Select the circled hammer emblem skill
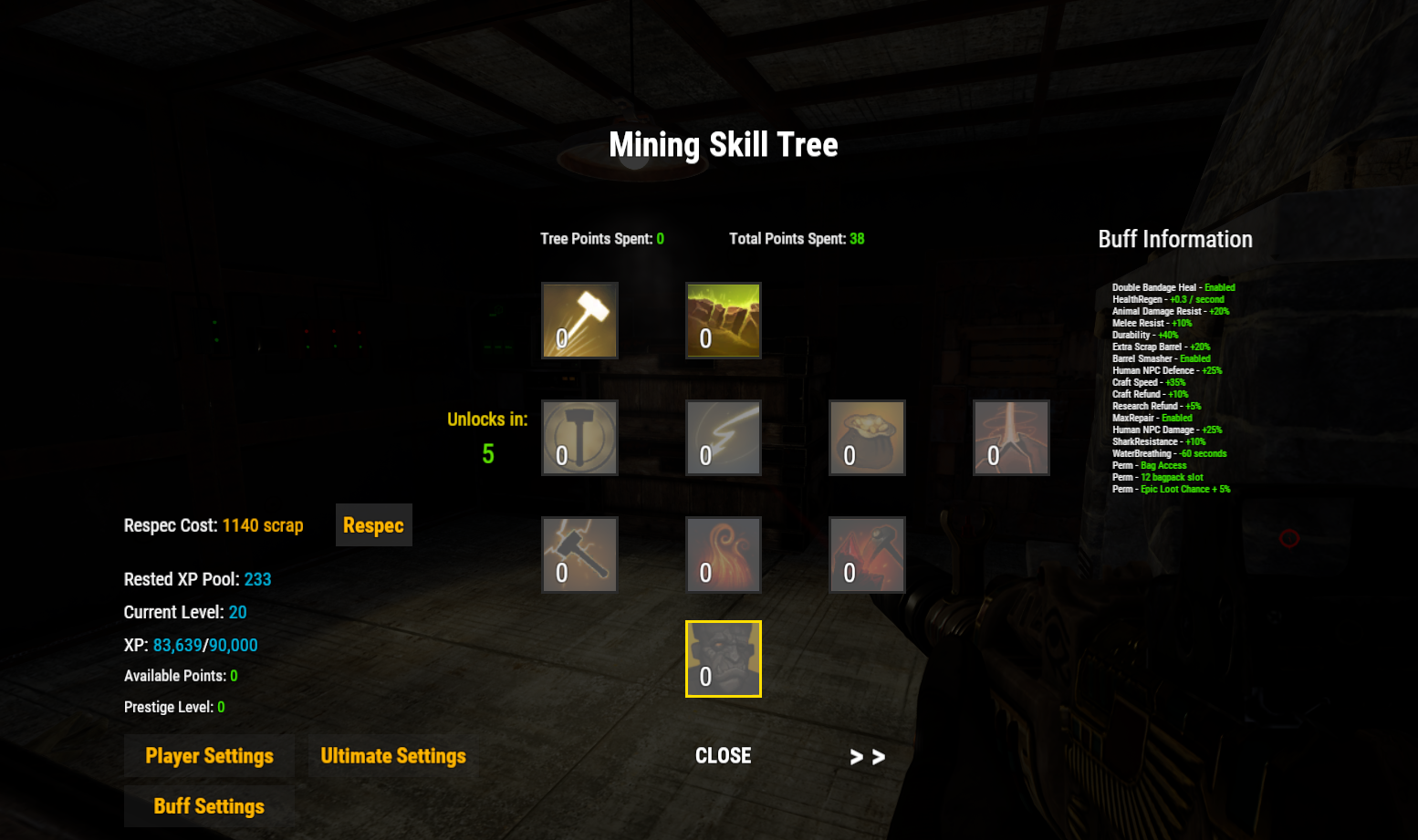 579,438
